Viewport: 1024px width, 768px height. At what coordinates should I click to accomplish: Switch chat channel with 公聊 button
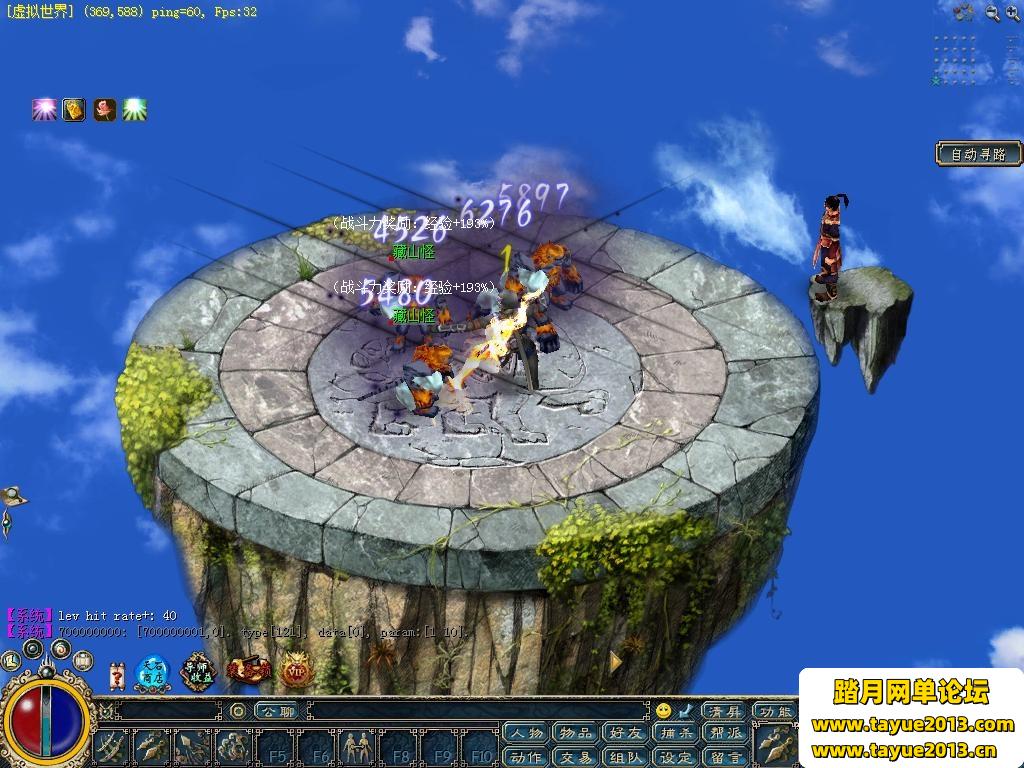pos(275,711)
